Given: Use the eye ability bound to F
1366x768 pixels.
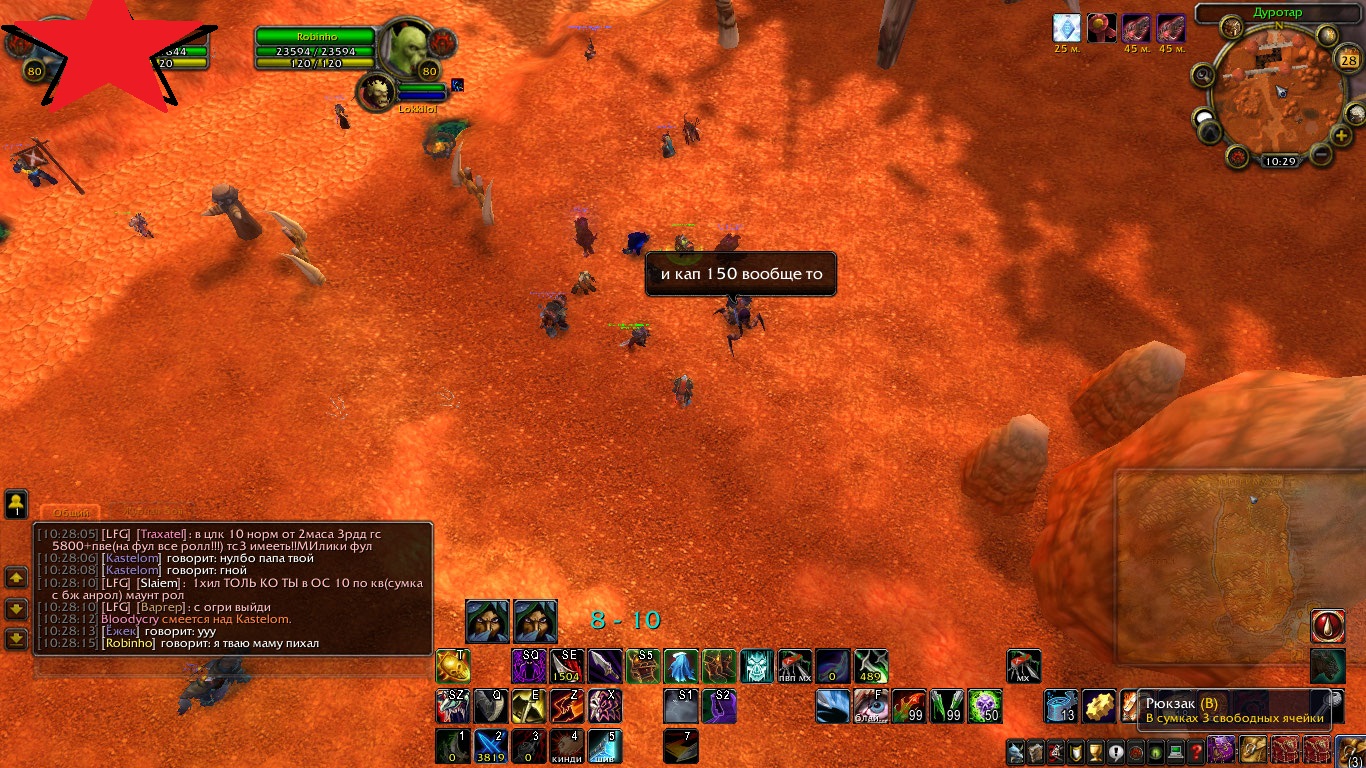Looking at the screenshot, I should click(871, 706).
